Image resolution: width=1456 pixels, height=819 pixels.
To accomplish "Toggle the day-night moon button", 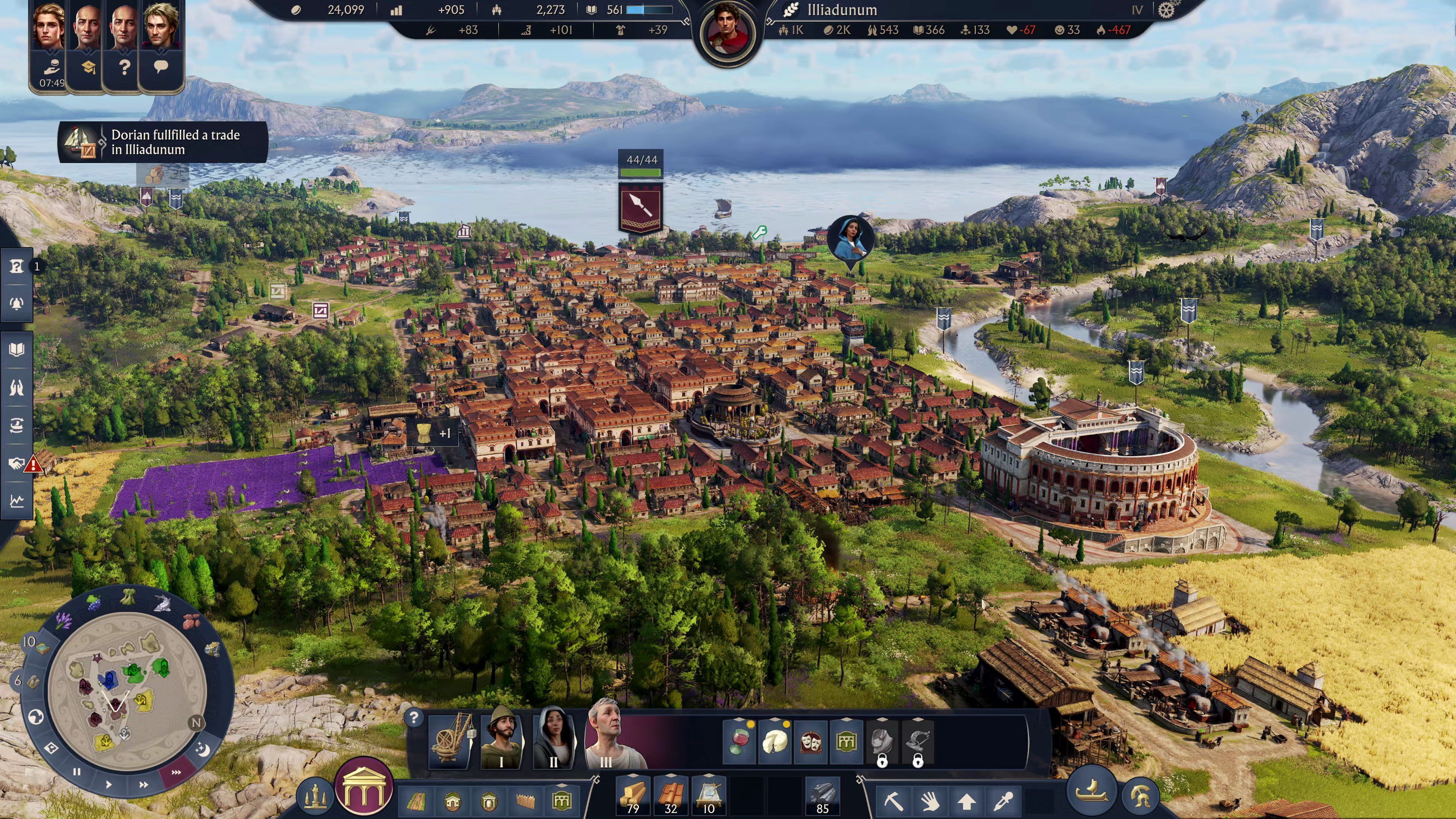I will (203, 750).
